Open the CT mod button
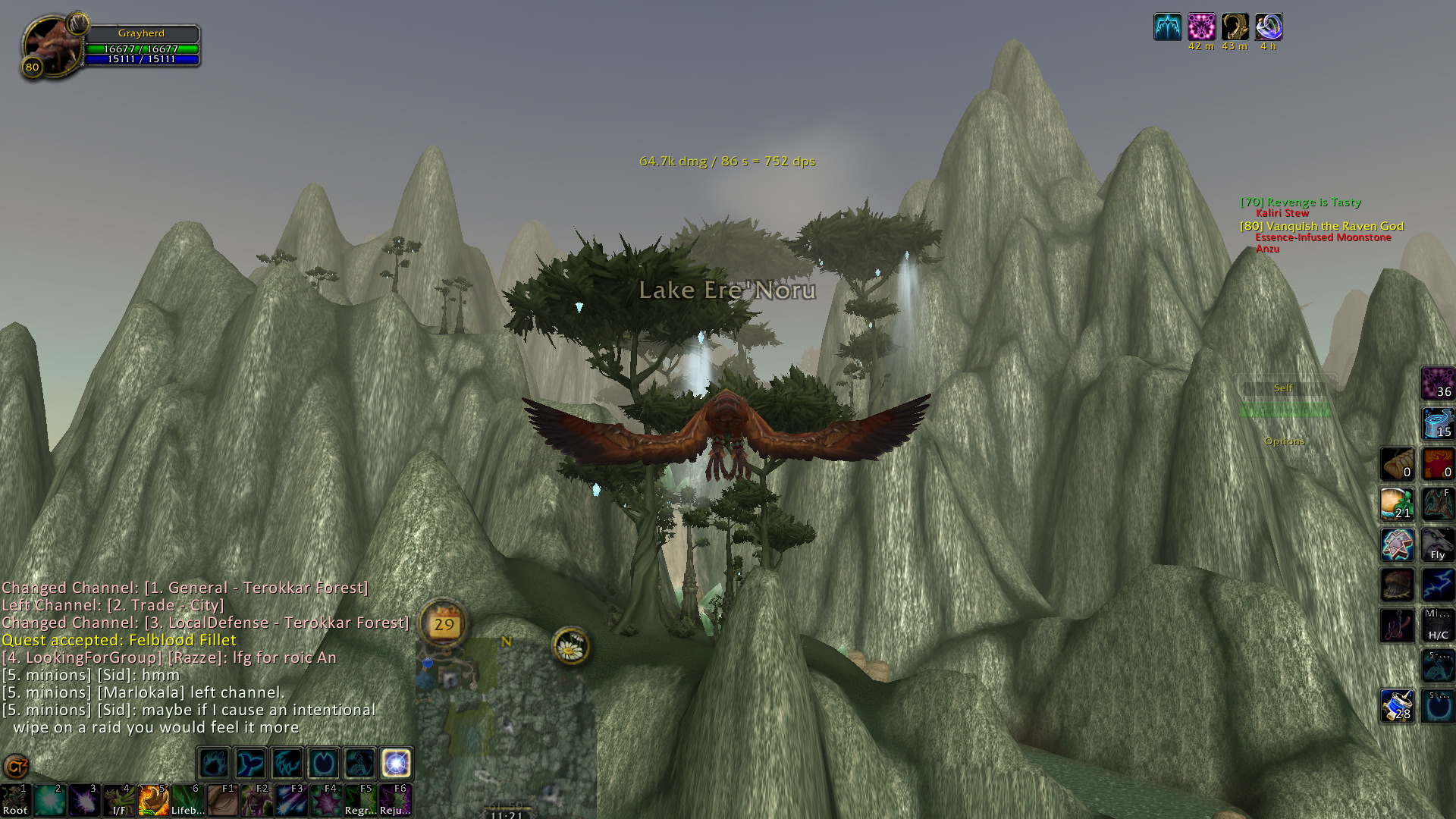1456x819 pixels. click(16, 767)
